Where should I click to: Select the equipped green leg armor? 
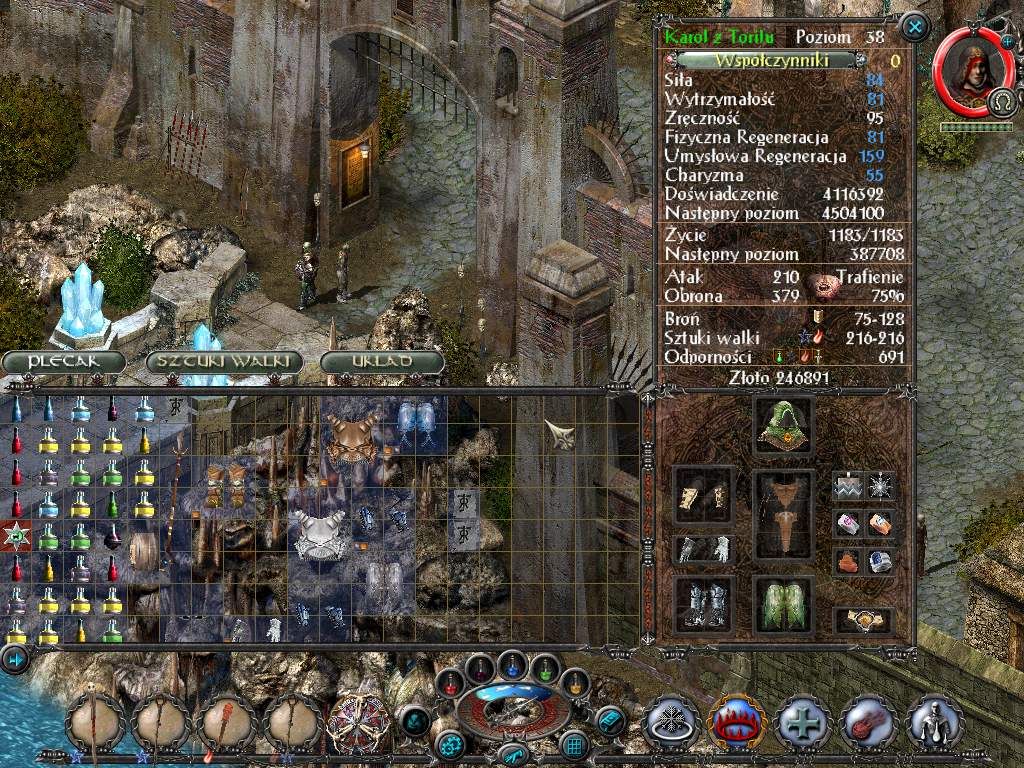click(x=783, y=603)
